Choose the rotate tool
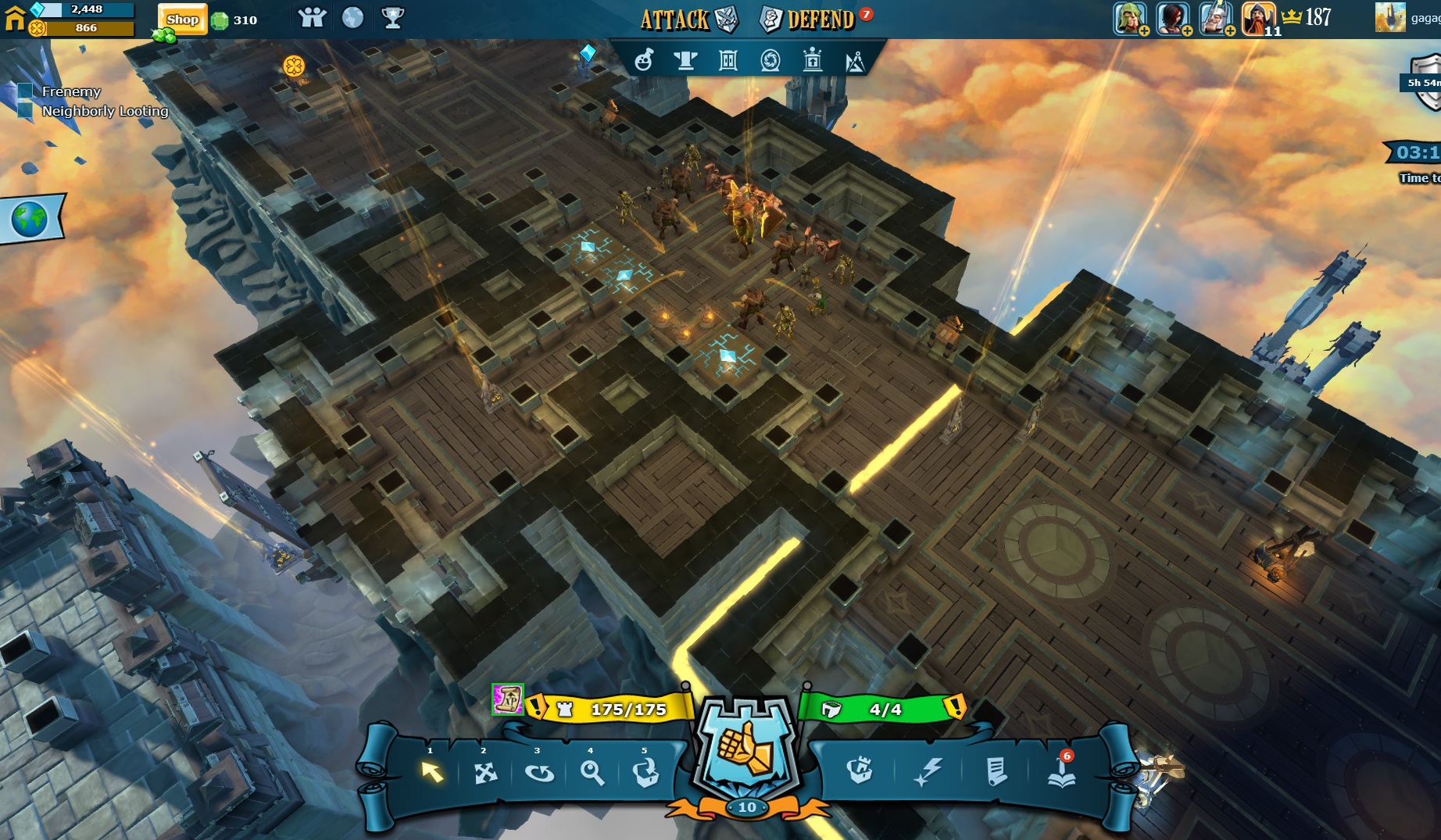Viewport: 1441px width, 840px height. pyautogui.click(x=539, y=773)
